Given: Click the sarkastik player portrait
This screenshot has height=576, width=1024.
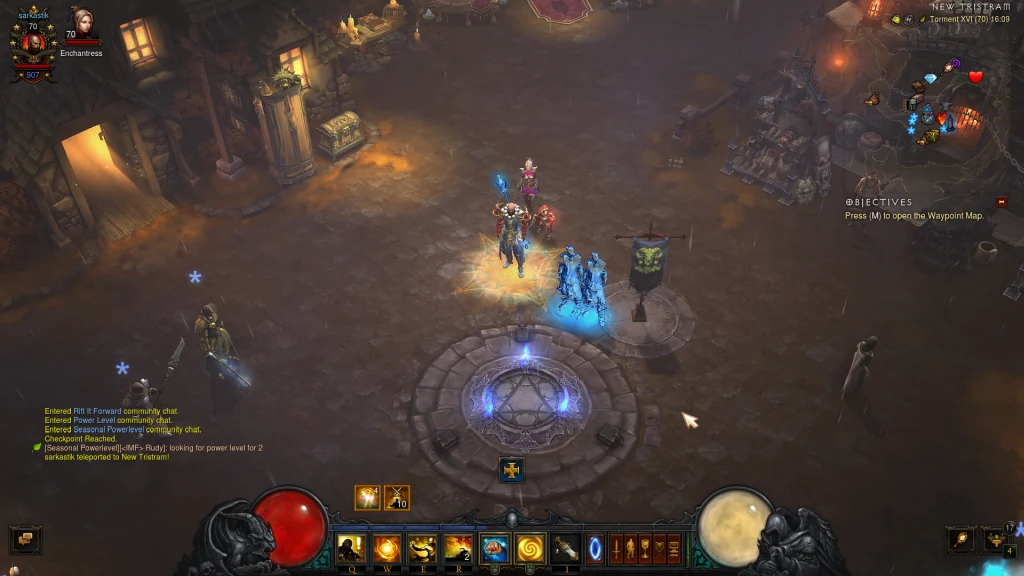Looking at the screenshot, I should (33, 44).
